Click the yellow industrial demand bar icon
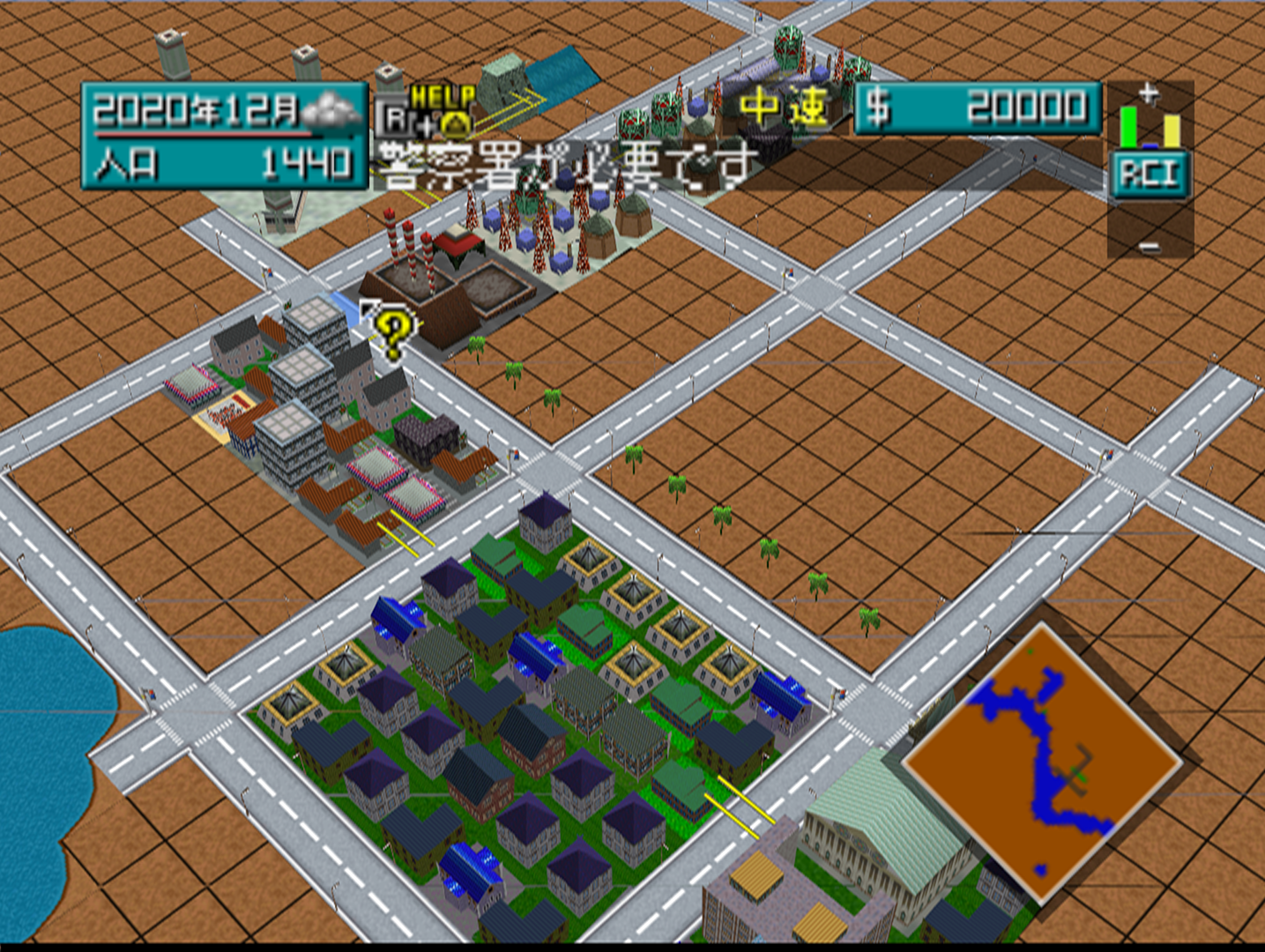Image resolution: width=1265 pixels, height=952 pixels. point(1172,132)
